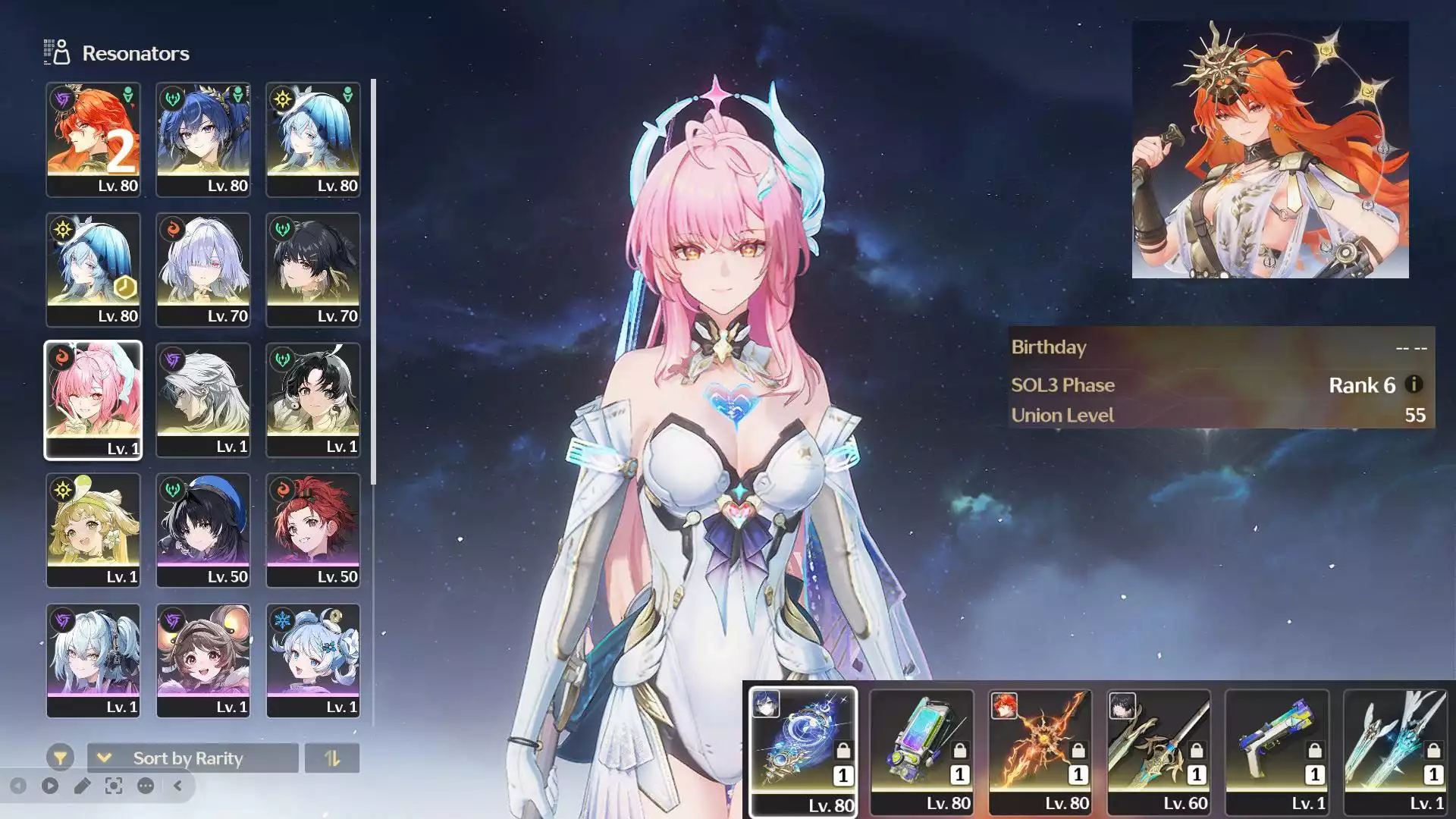The width and height of the screenshot is (1456, 819).
Task: Select the pistol weapon Lv. 1
Action: [x=1277, y=751]
